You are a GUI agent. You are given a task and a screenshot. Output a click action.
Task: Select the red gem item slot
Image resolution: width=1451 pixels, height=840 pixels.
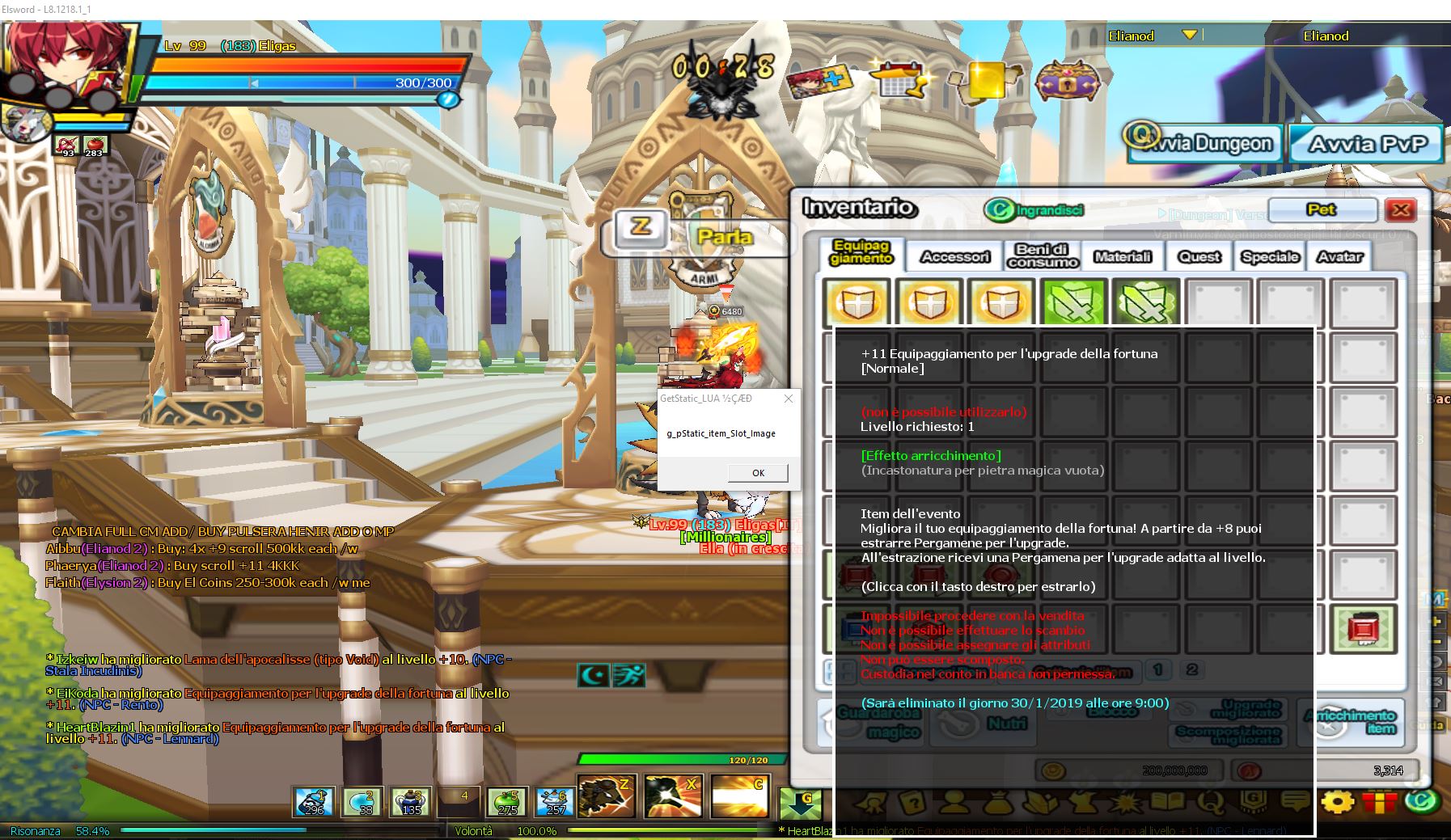tap(1364, 628)
